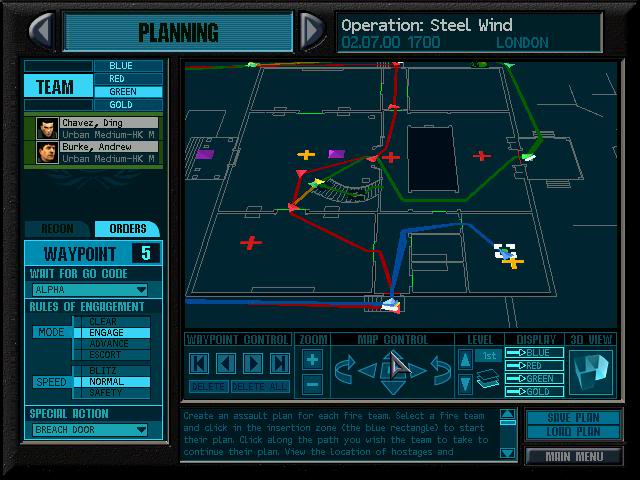Zoom in the map with plus button
This screenshot has height=480, width=640.
point(312,360)
